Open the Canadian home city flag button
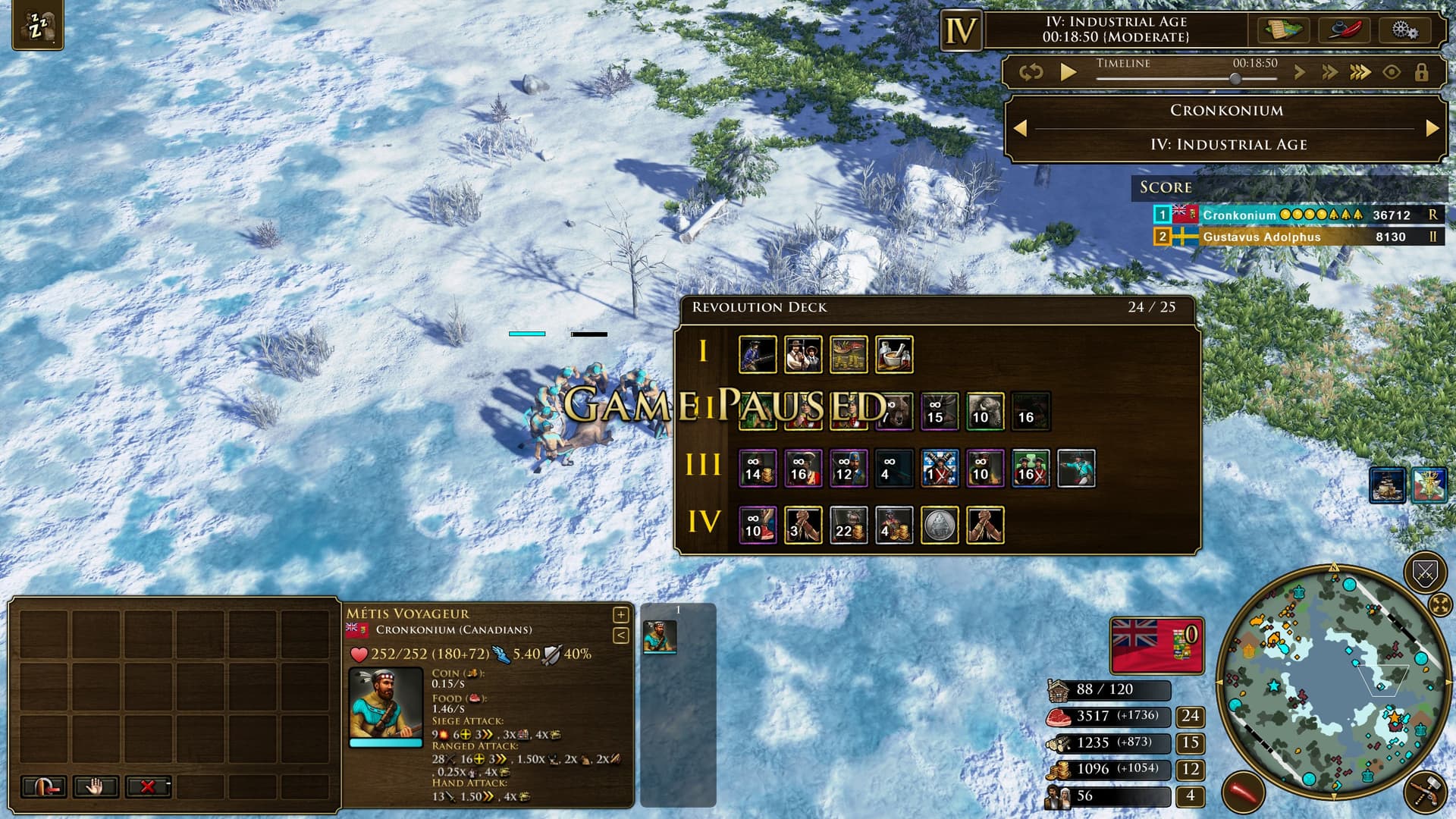This screenshot has width=1456, height=819. point(1156,645)
